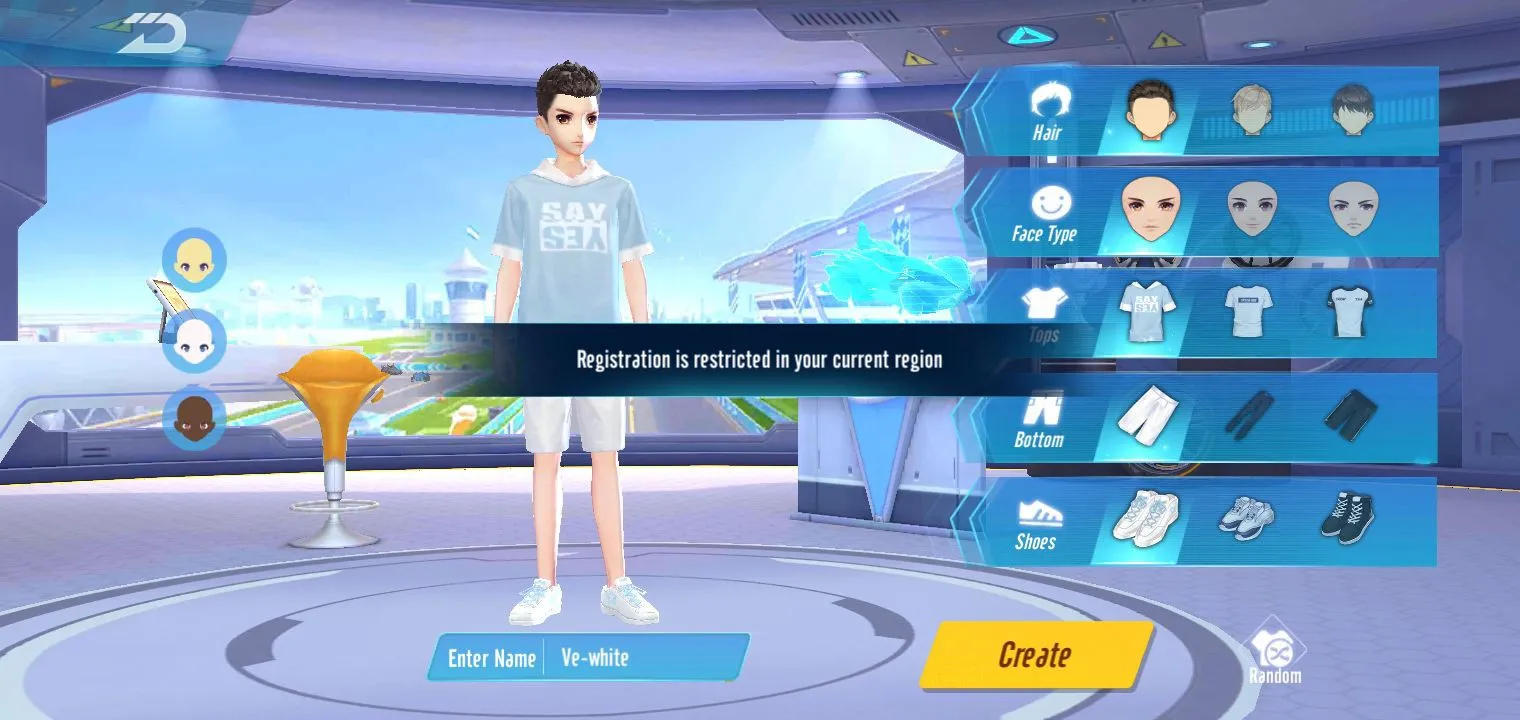The width and height of the screenshot is (1520, 720).
Task: Pick the dark navy top with white sleeves
Action: point(1350,310)
